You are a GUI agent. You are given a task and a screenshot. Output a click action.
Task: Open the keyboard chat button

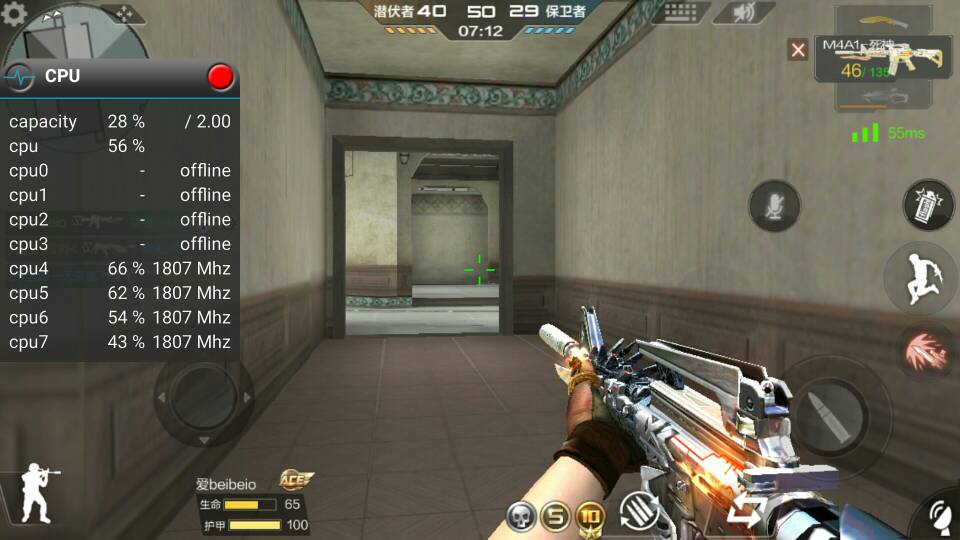point(681,13)
